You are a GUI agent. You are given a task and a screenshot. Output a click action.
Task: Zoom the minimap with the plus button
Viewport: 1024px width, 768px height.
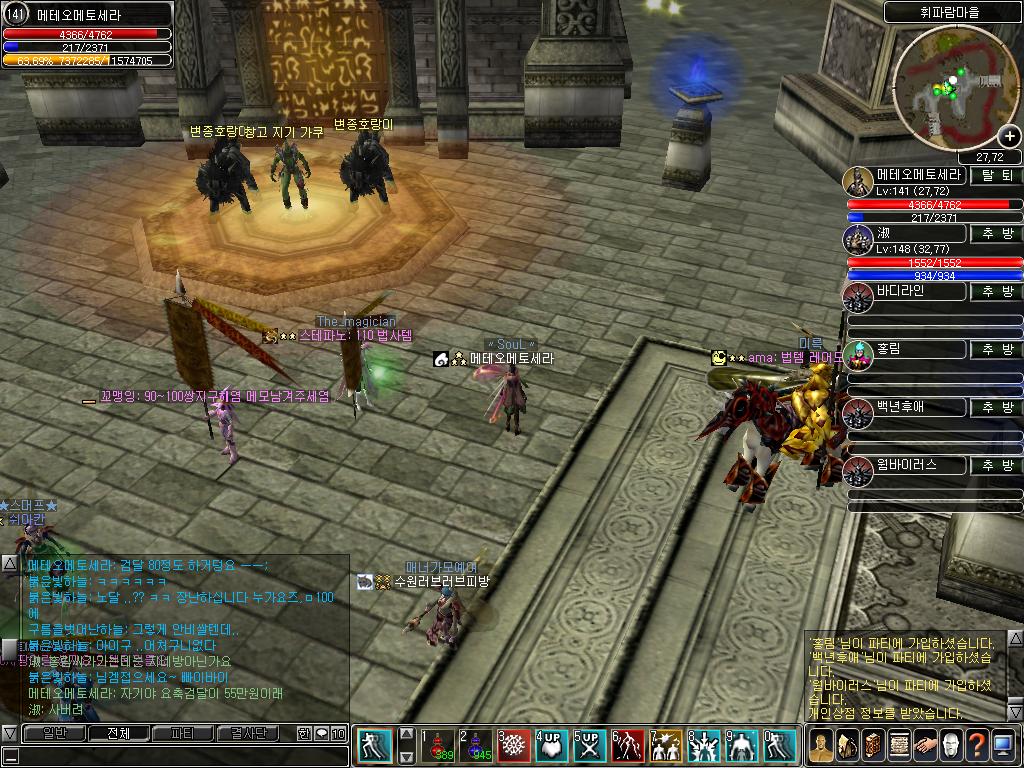[x=1011, y=137]
